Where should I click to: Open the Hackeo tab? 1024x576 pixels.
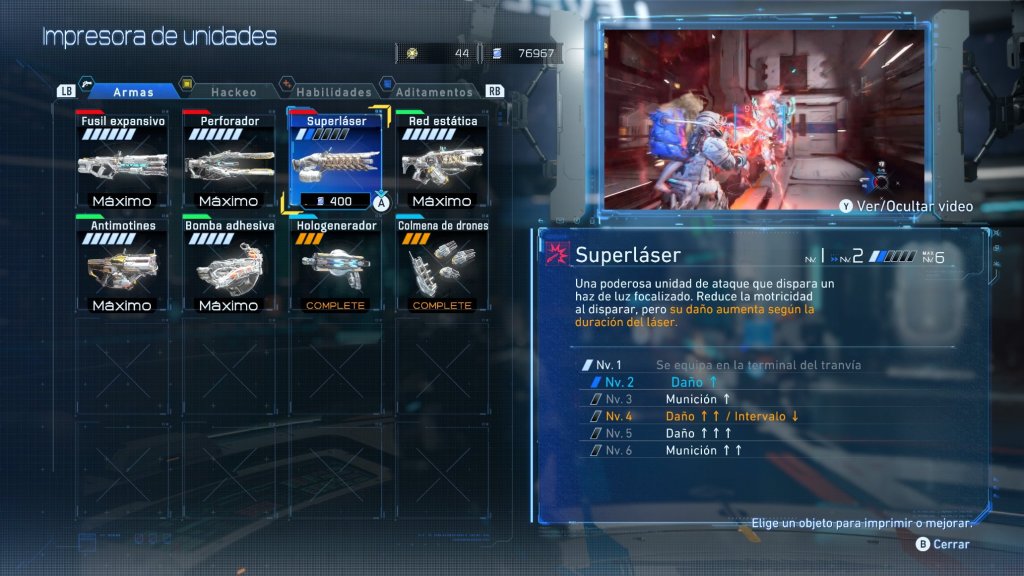[233, 92]
